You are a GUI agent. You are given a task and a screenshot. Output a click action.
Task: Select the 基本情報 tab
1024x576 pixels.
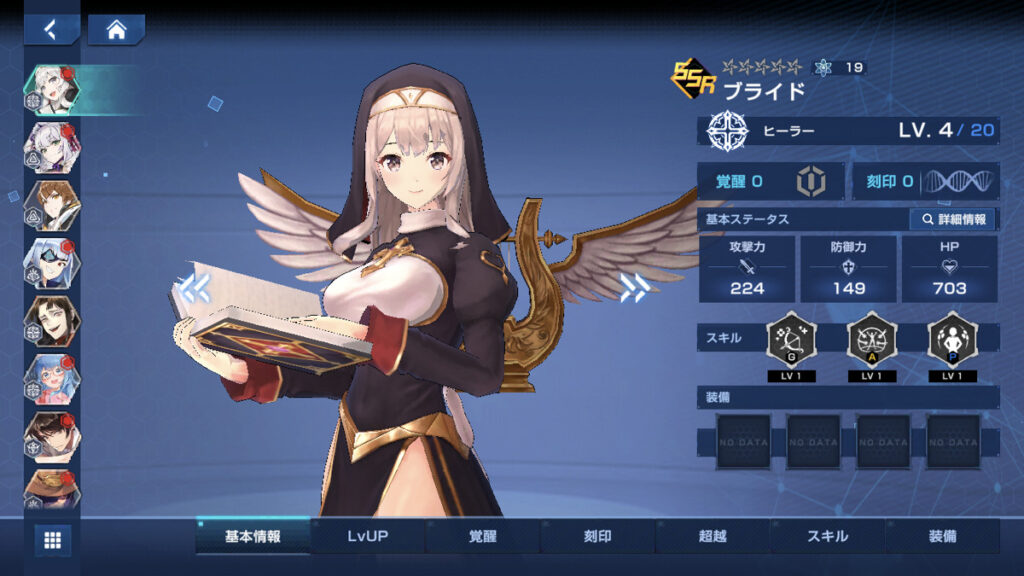coord(252,536)
